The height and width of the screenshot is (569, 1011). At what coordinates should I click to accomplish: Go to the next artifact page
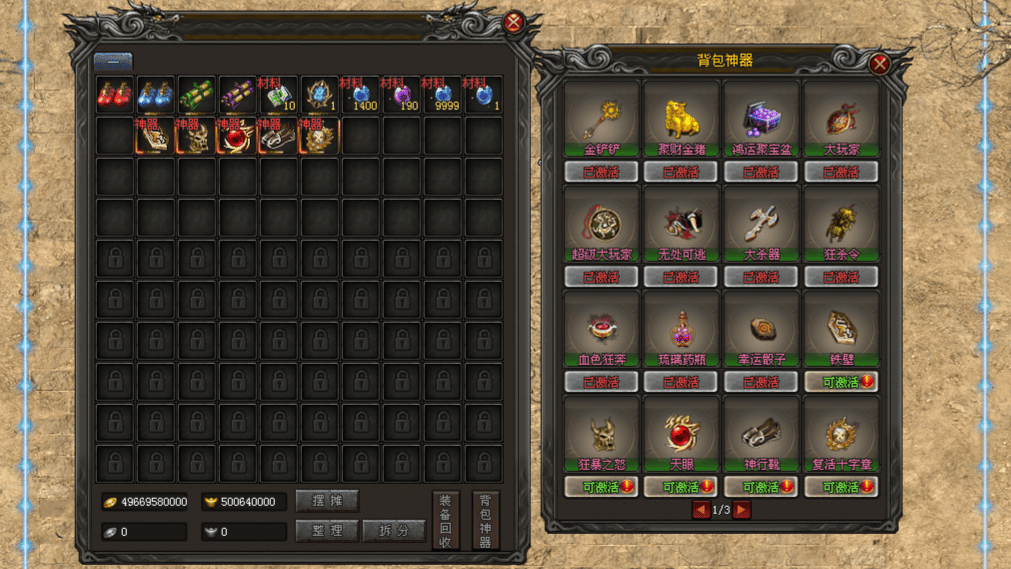(742, 510)
